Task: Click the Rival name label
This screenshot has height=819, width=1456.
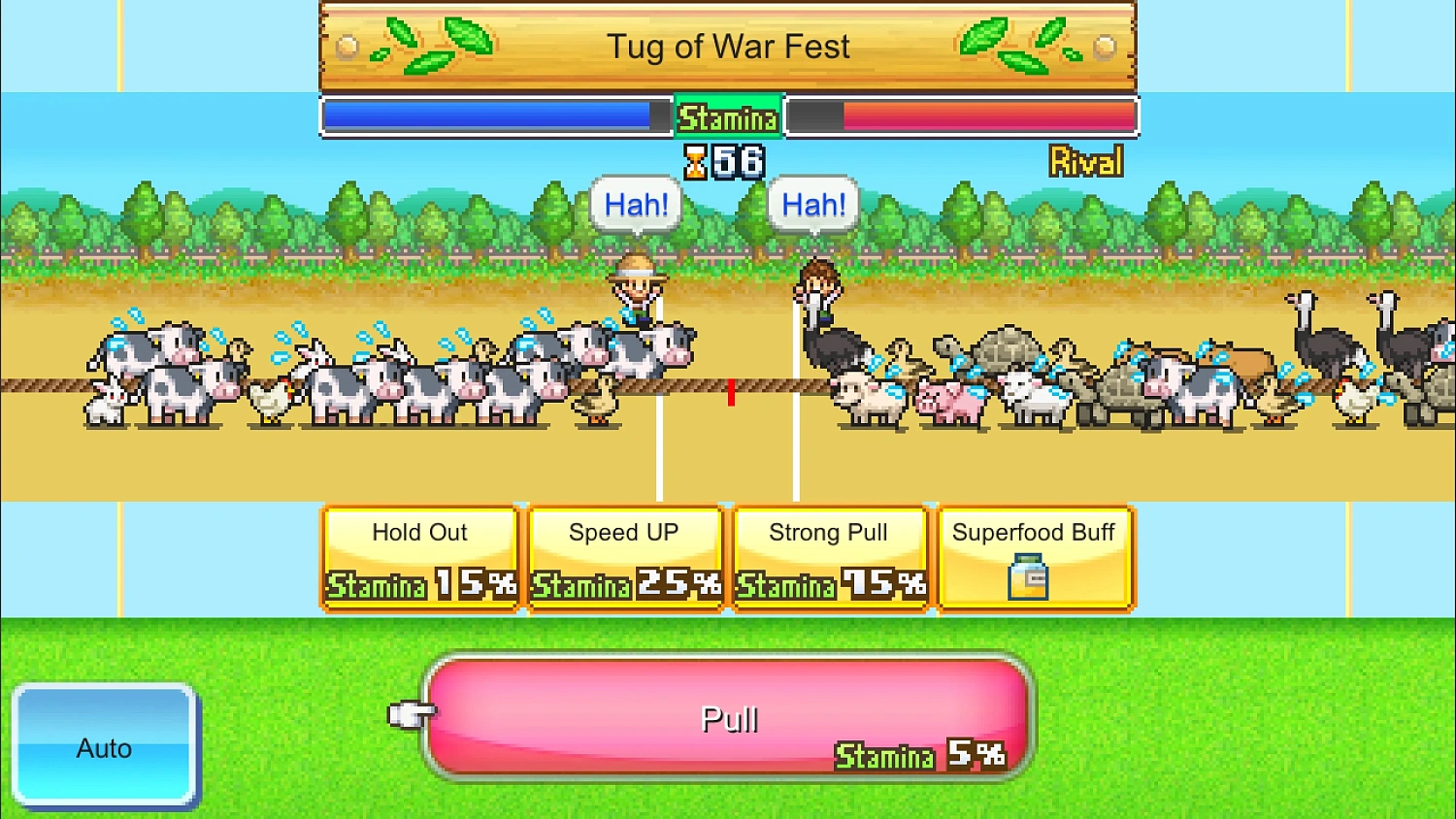Action: pyautogui.click(x=1086, y=162)
